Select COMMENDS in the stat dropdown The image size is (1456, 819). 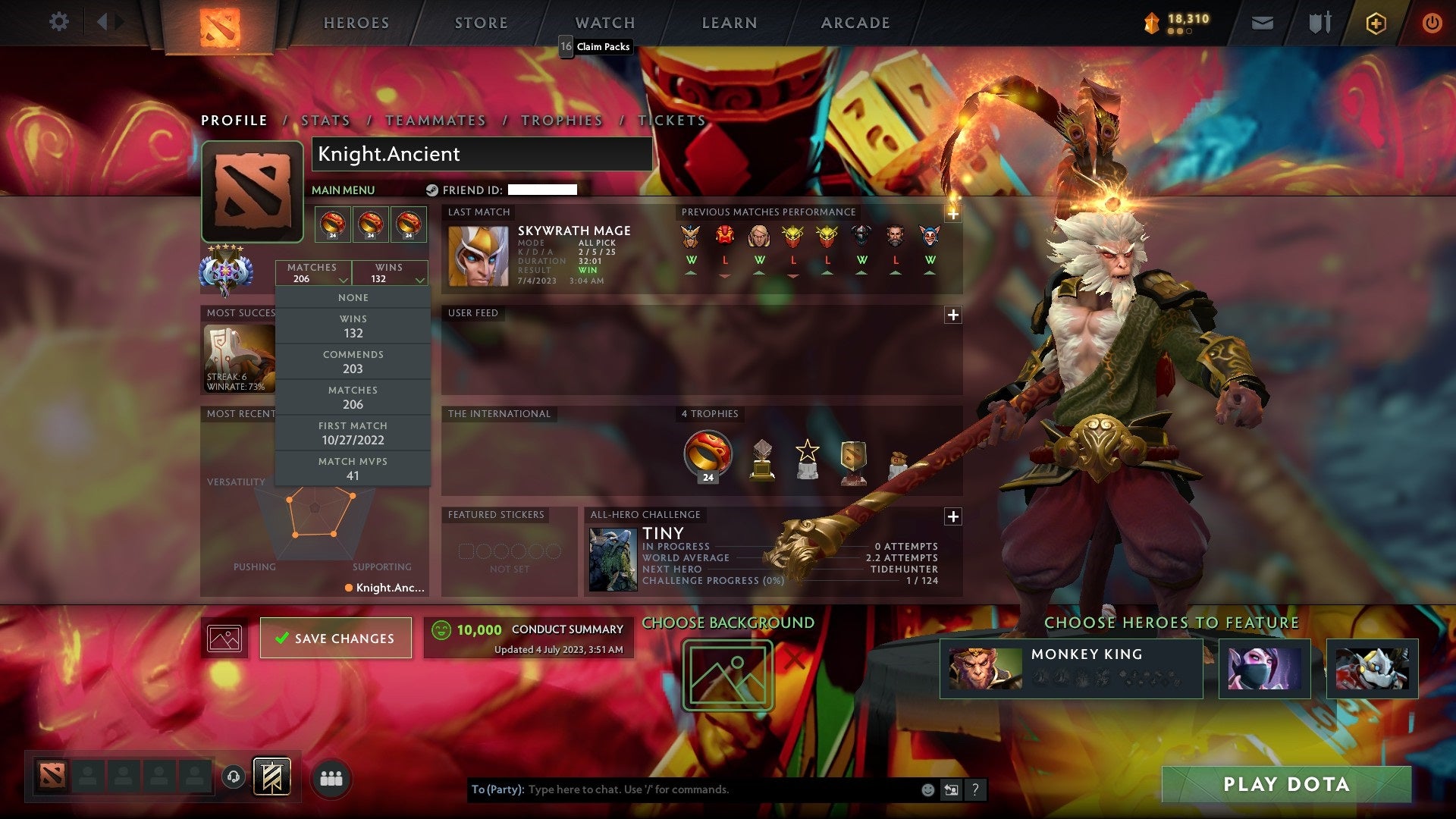pyautogui.click(x=353, y=362)
